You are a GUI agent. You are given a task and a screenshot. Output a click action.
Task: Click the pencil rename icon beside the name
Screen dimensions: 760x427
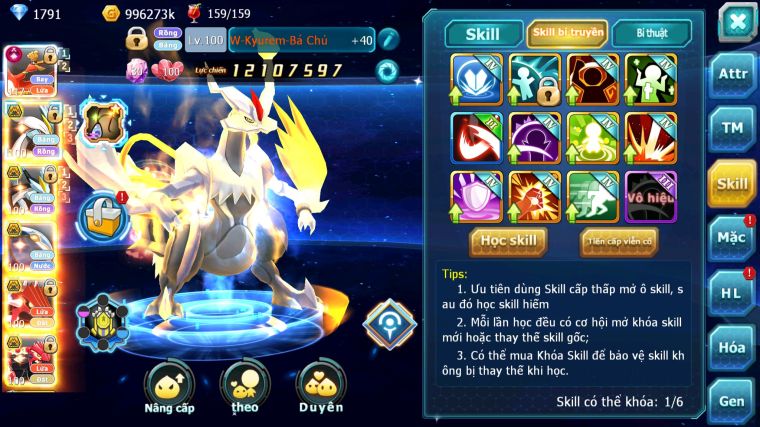click(x=388, y=40)
